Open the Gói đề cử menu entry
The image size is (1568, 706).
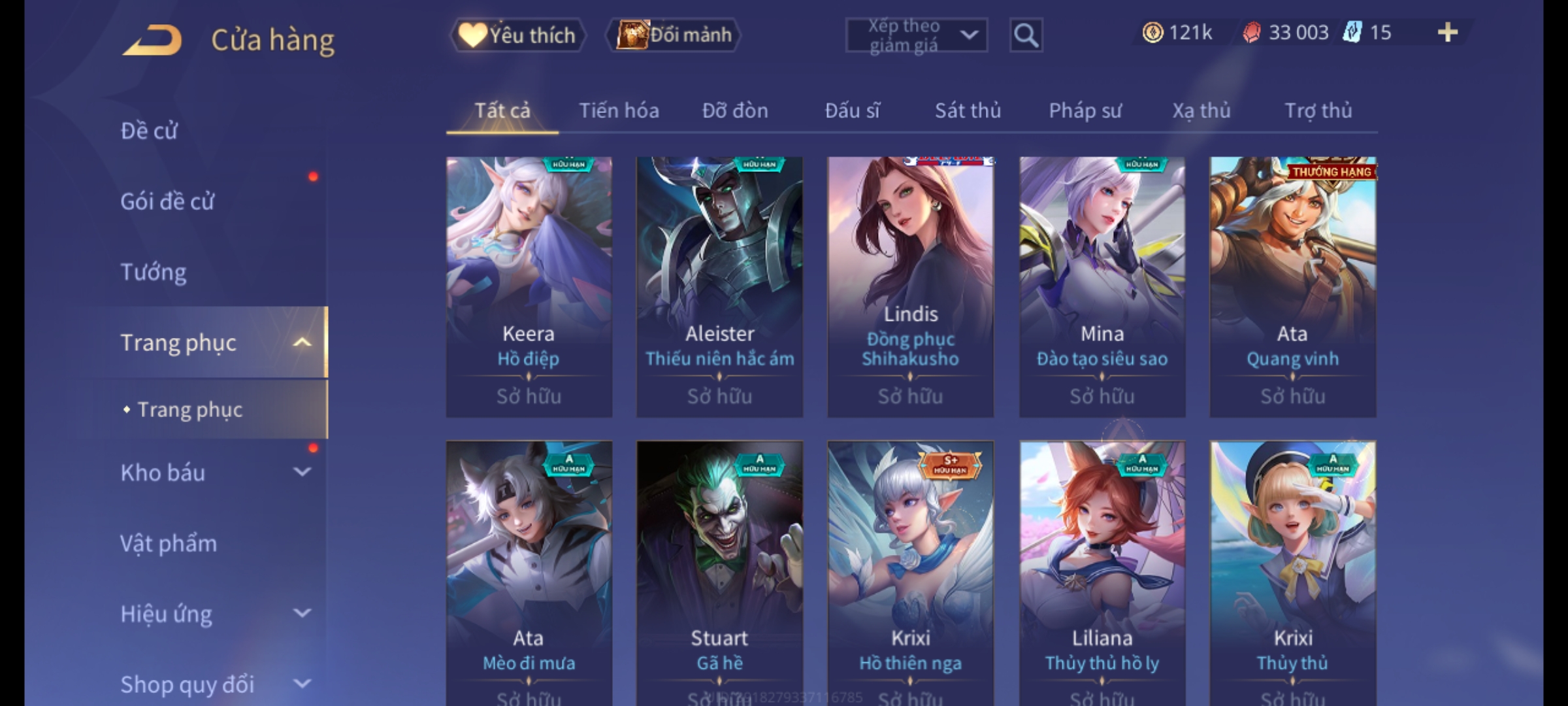pos(167,201)
